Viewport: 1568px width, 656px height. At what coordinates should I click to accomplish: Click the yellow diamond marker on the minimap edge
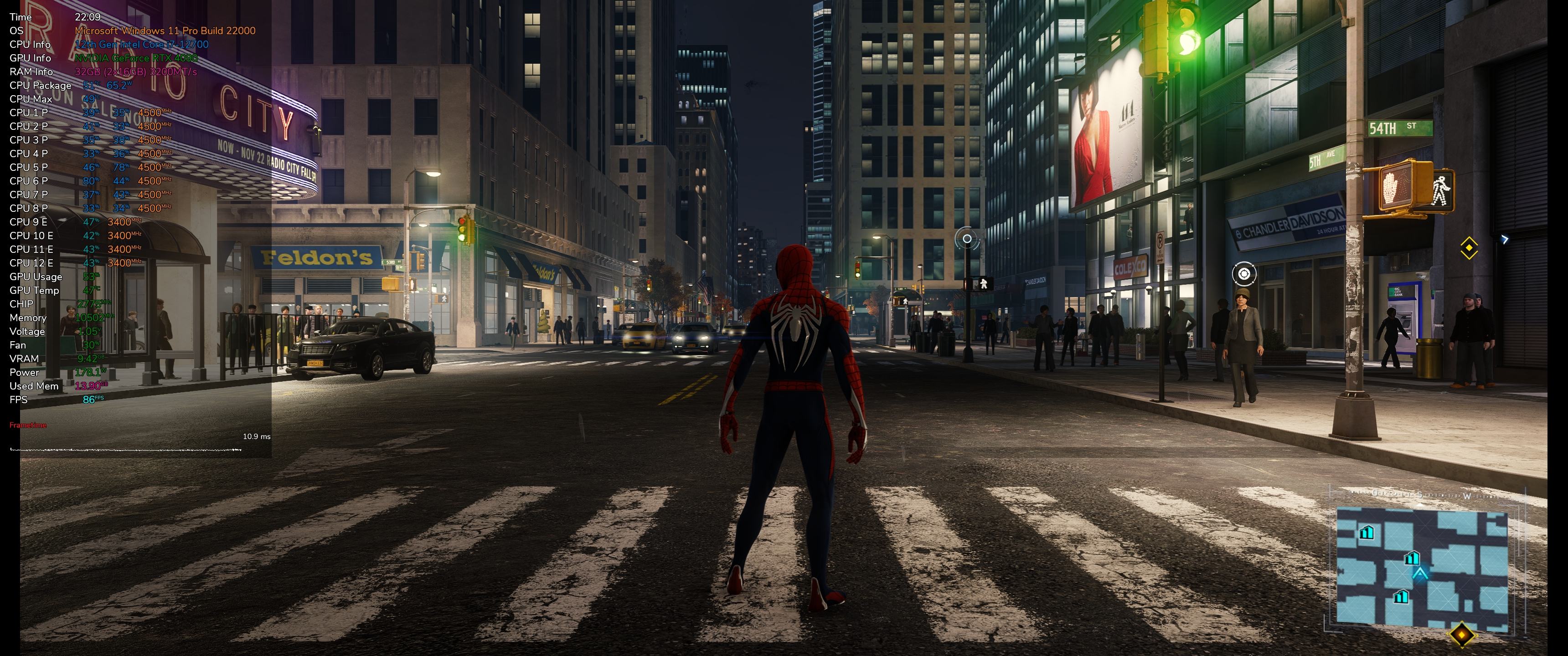[1461, 635]
